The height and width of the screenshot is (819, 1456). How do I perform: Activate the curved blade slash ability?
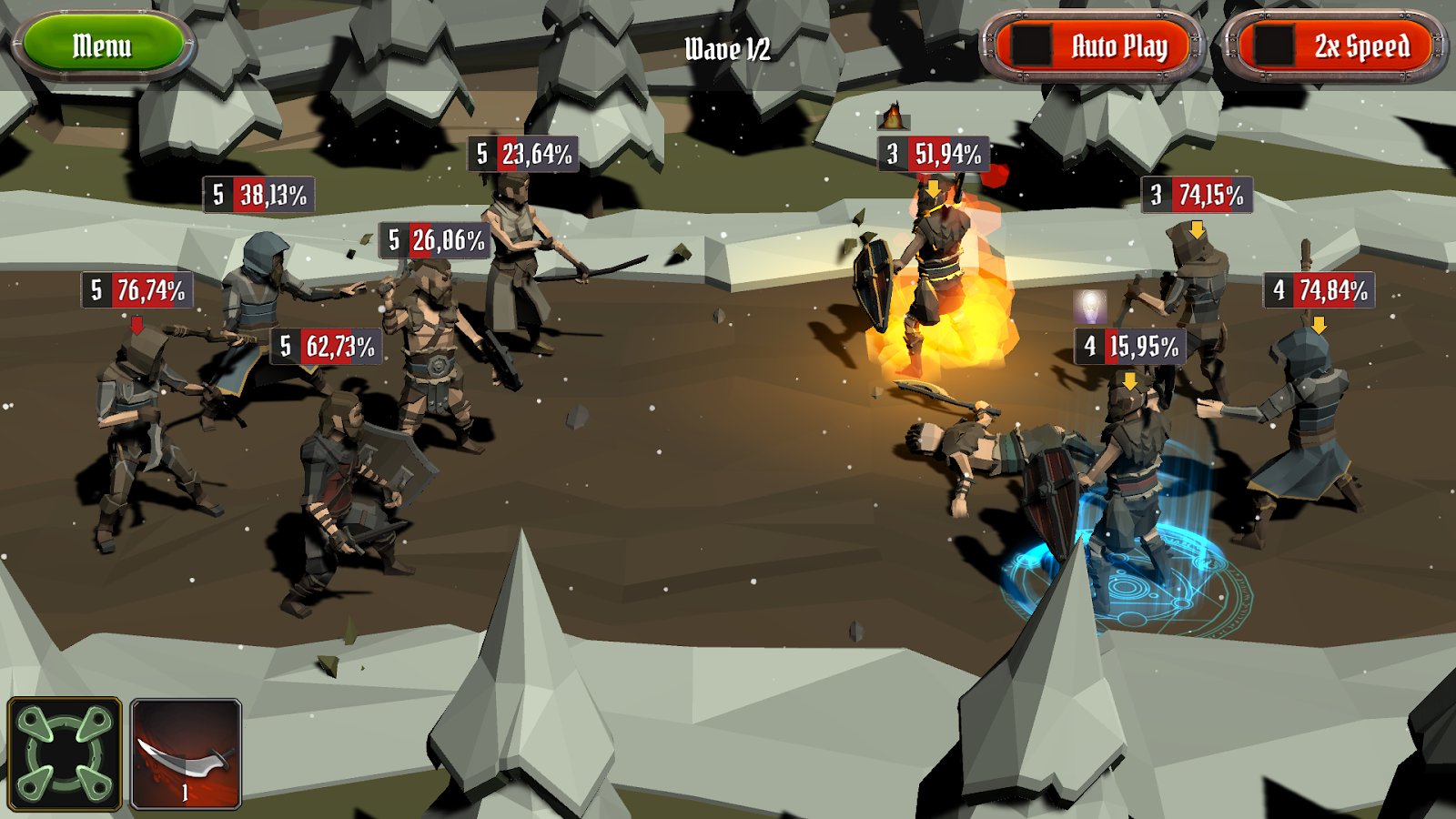click(186, 753)
